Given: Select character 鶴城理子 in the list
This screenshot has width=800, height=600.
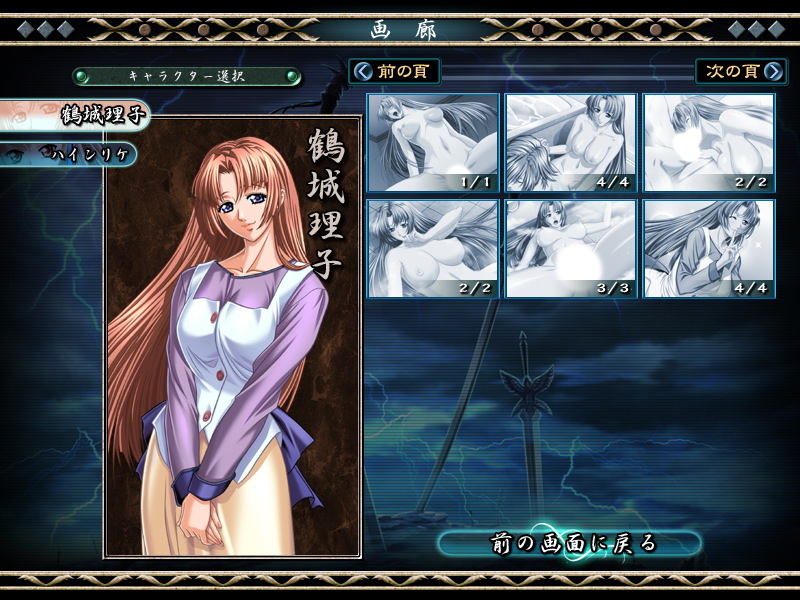Looking at the screenshot, I should [x=75, y=115].
